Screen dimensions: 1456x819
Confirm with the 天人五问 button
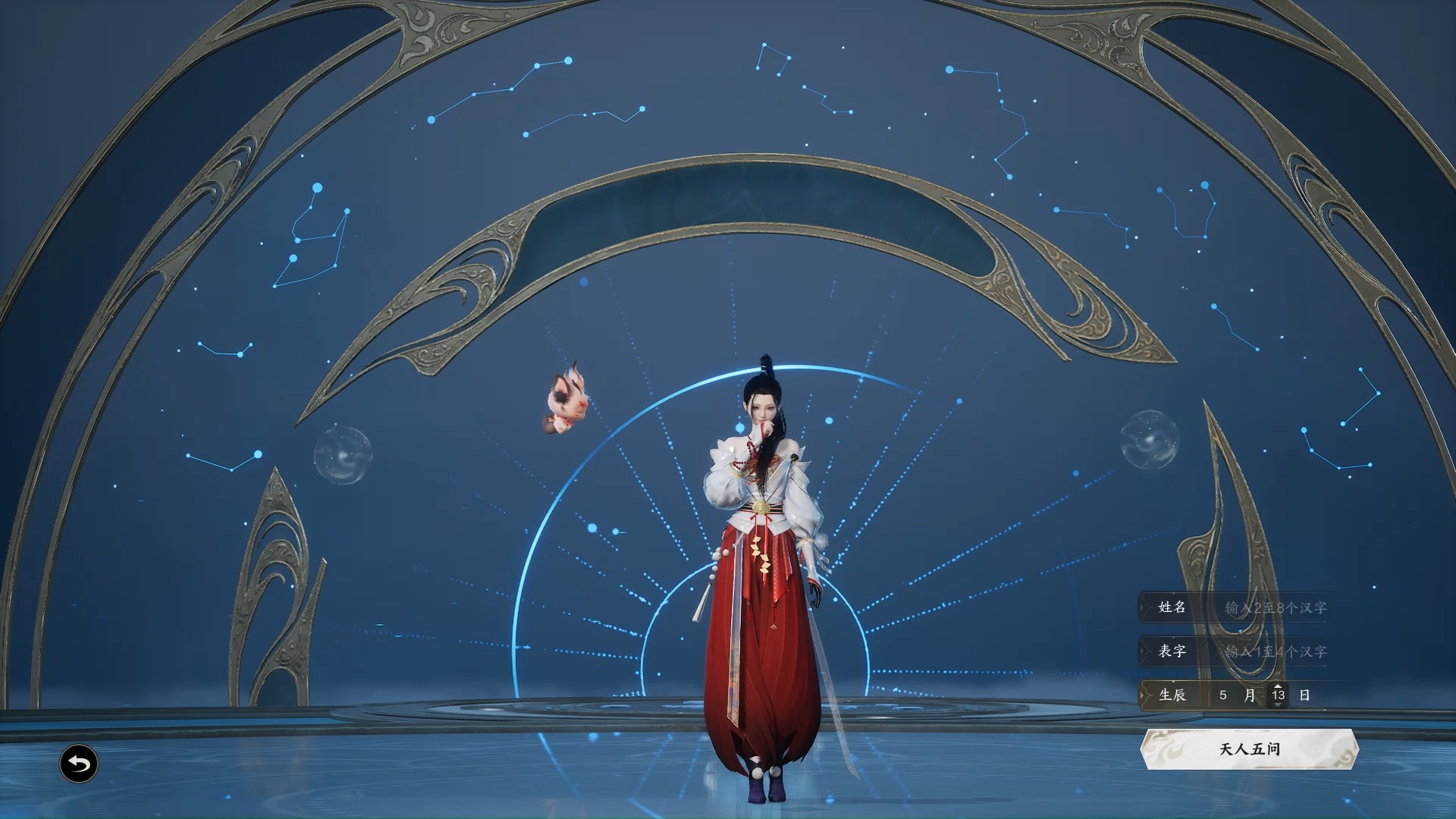[x=1249, y=749]
